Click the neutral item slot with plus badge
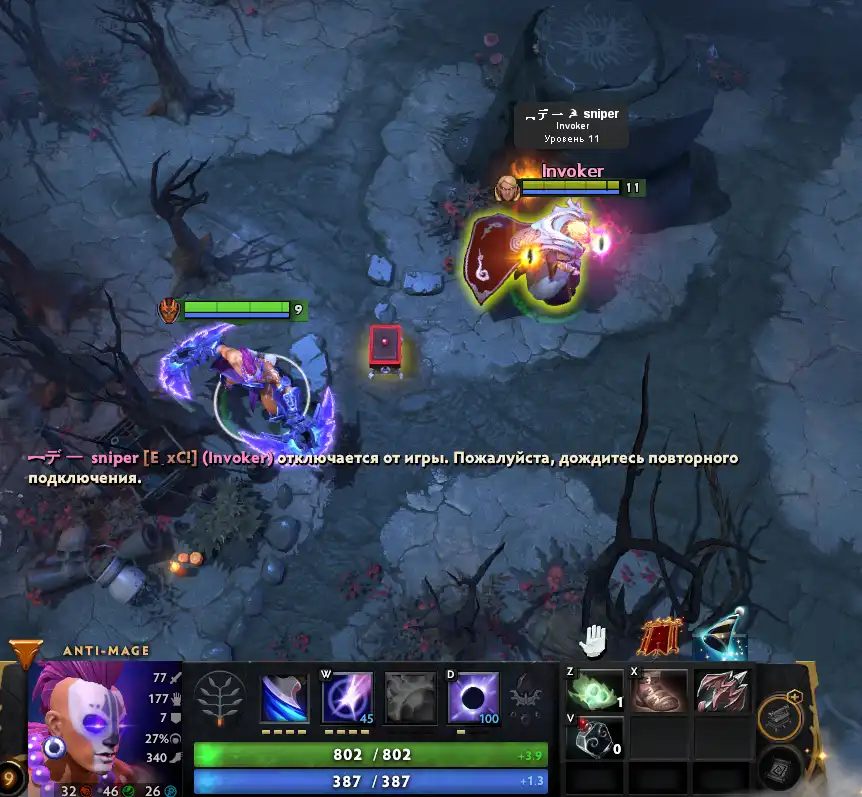This screenshot has width=862, height=797. tap(780, 714)
